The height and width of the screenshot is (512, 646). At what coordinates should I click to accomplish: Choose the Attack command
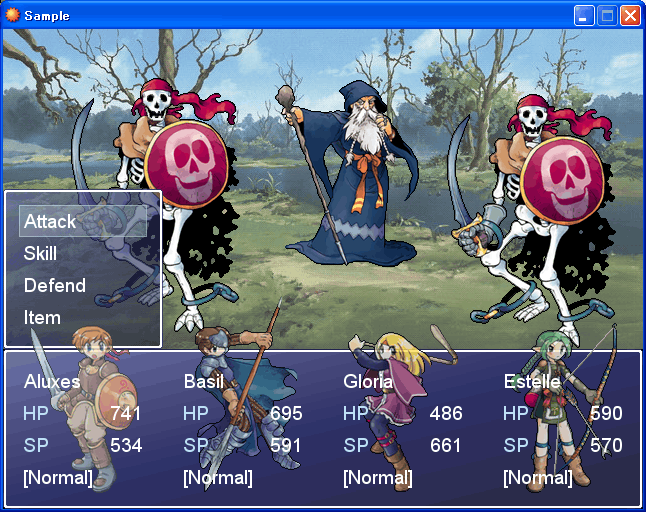[x=50, y=221]
